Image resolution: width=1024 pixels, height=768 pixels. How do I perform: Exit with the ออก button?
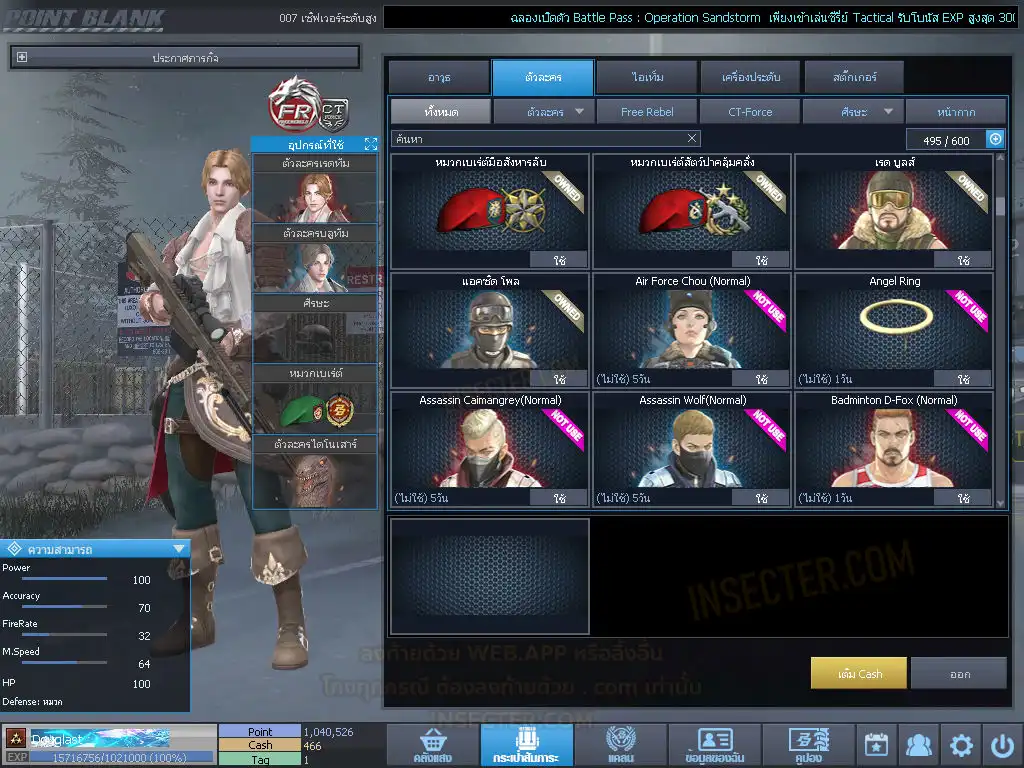coord(959,673)
